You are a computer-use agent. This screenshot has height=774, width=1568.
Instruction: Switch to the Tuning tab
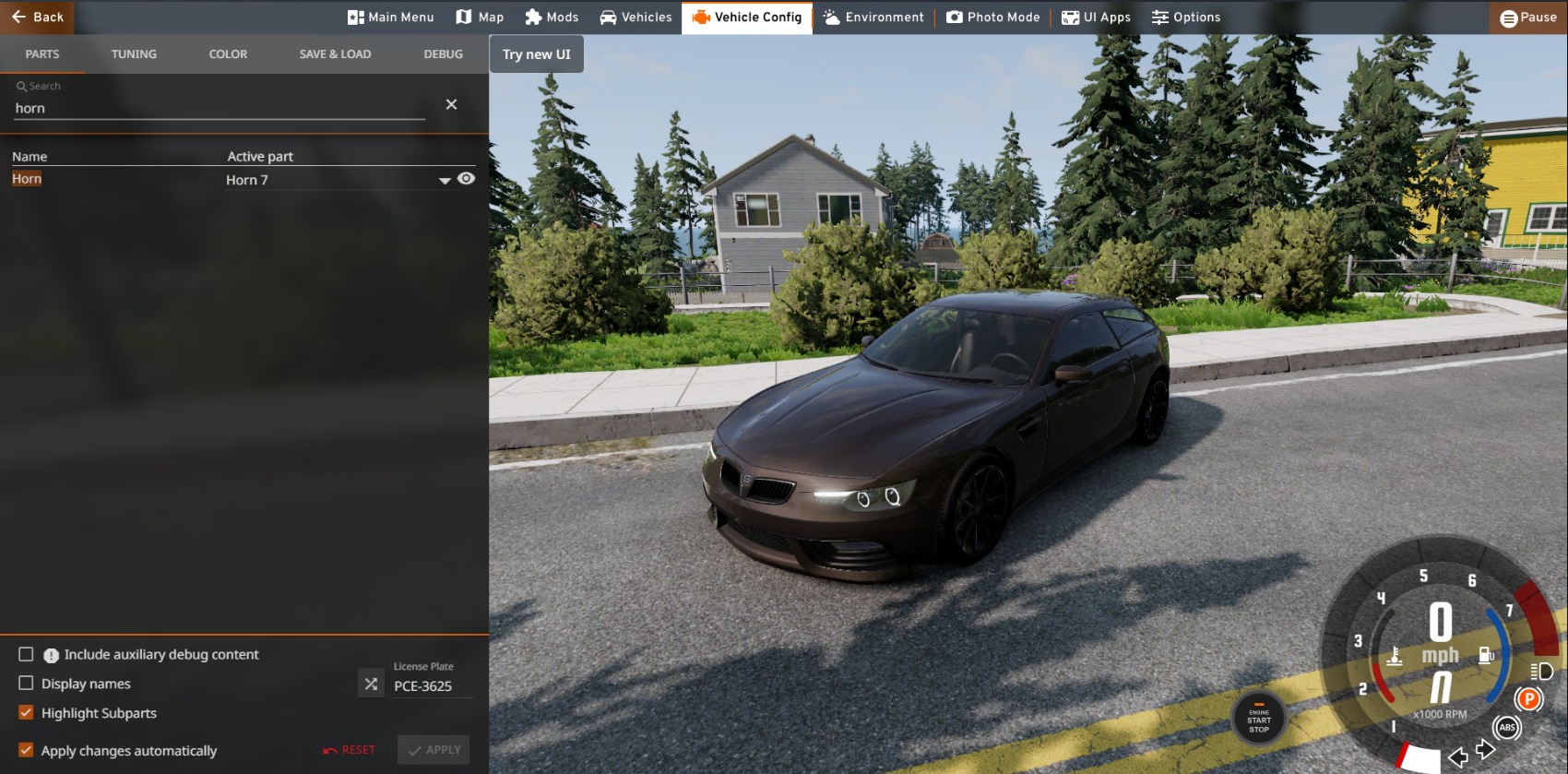tap(134, 54)
